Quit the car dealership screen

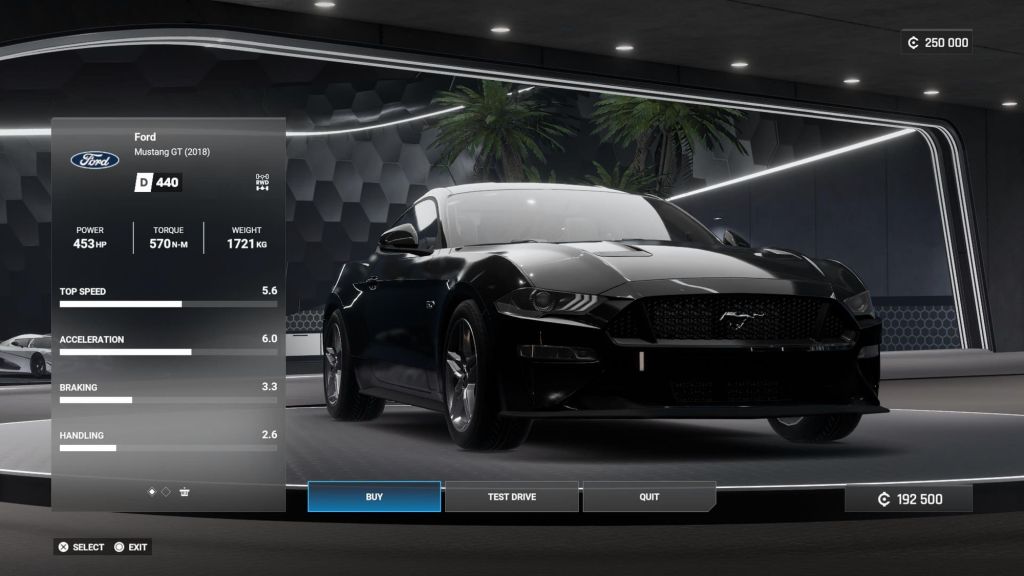(x=649, y=497)
